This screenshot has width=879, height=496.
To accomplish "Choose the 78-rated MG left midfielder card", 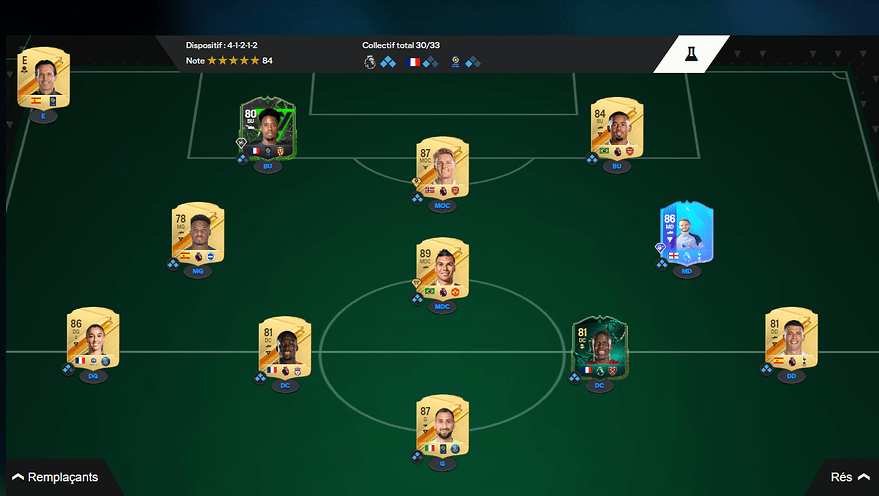I will pos(198,234).
